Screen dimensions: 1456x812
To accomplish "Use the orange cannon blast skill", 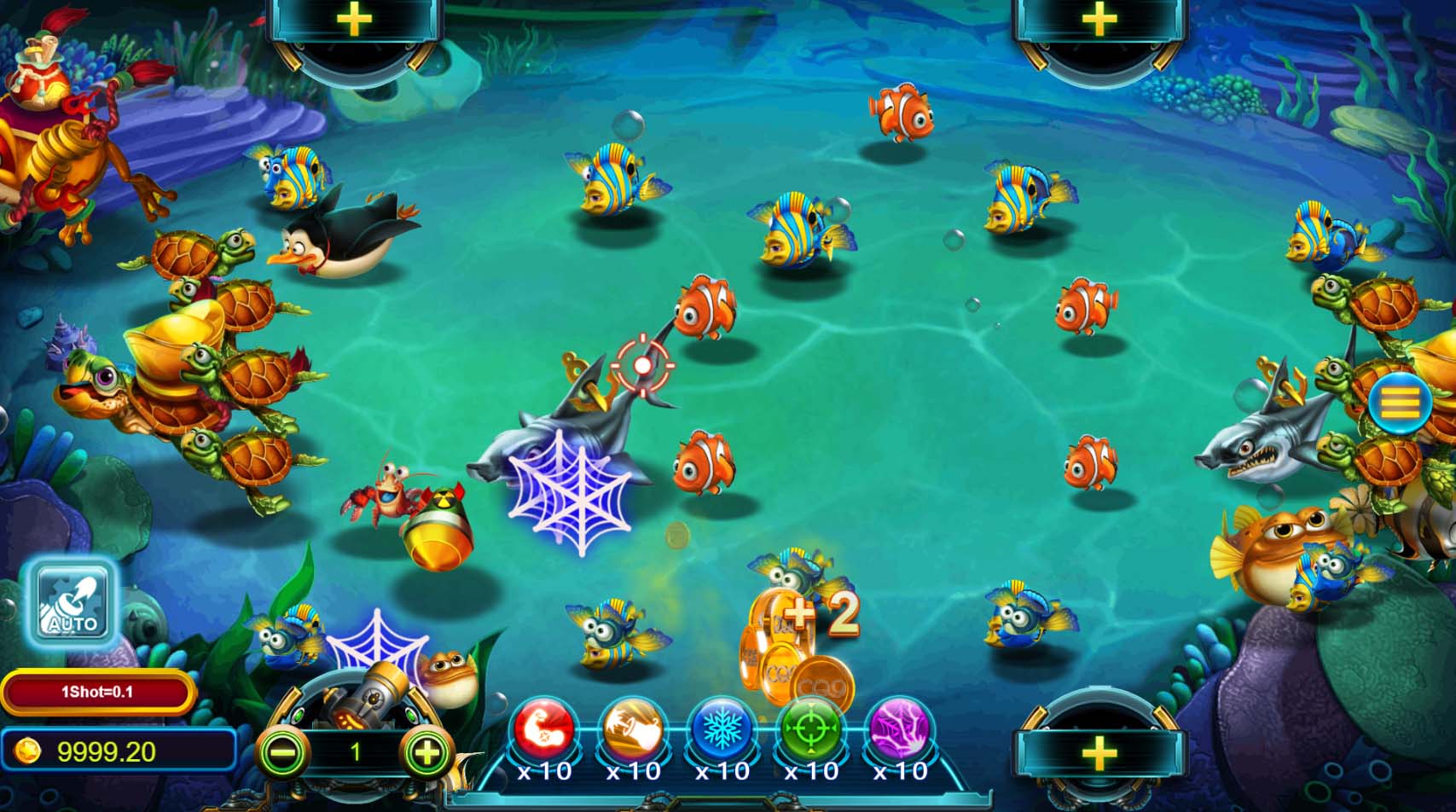I will point(634,730).
